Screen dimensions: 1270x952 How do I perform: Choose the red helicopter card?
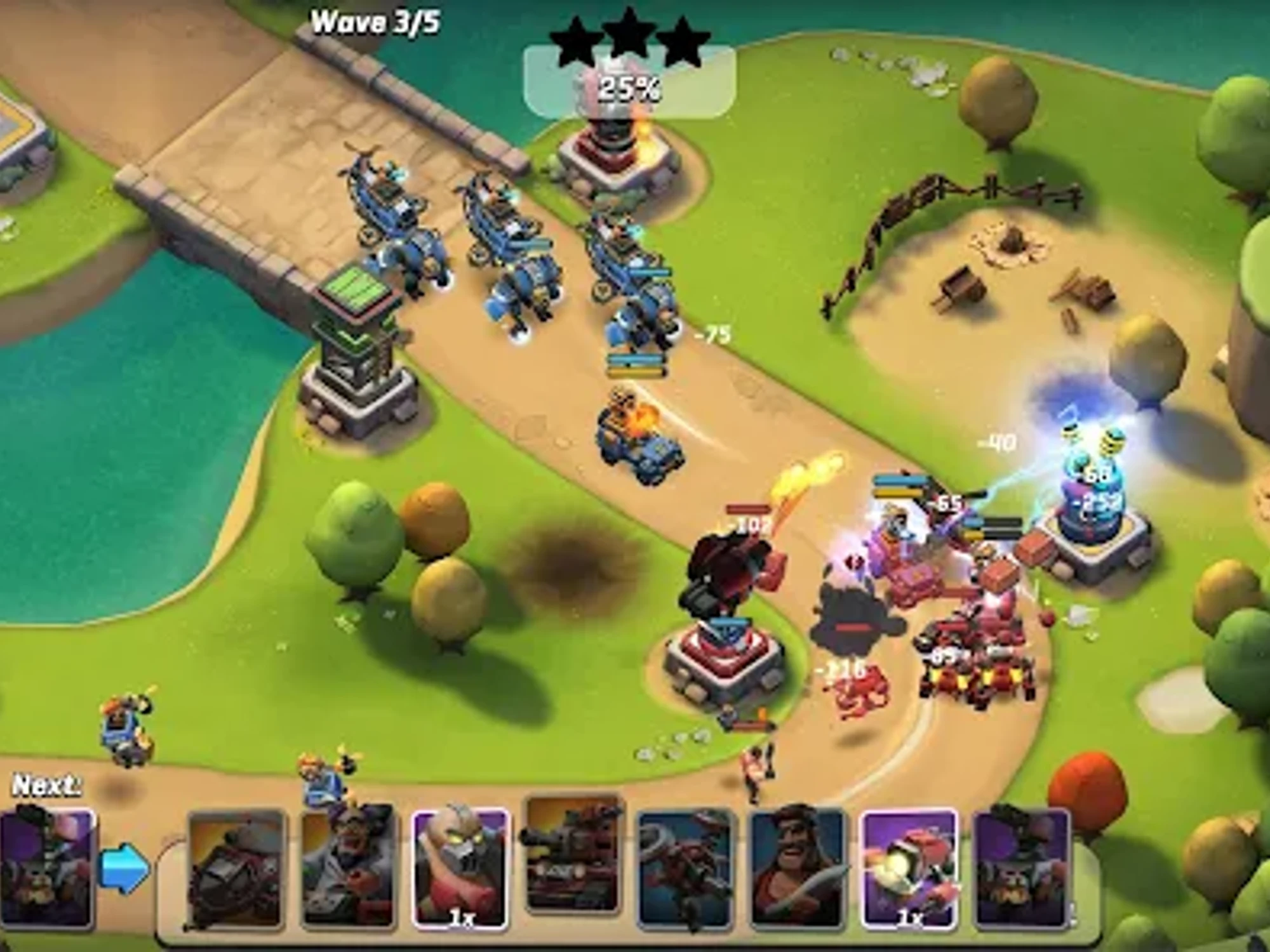pos(685,868)
